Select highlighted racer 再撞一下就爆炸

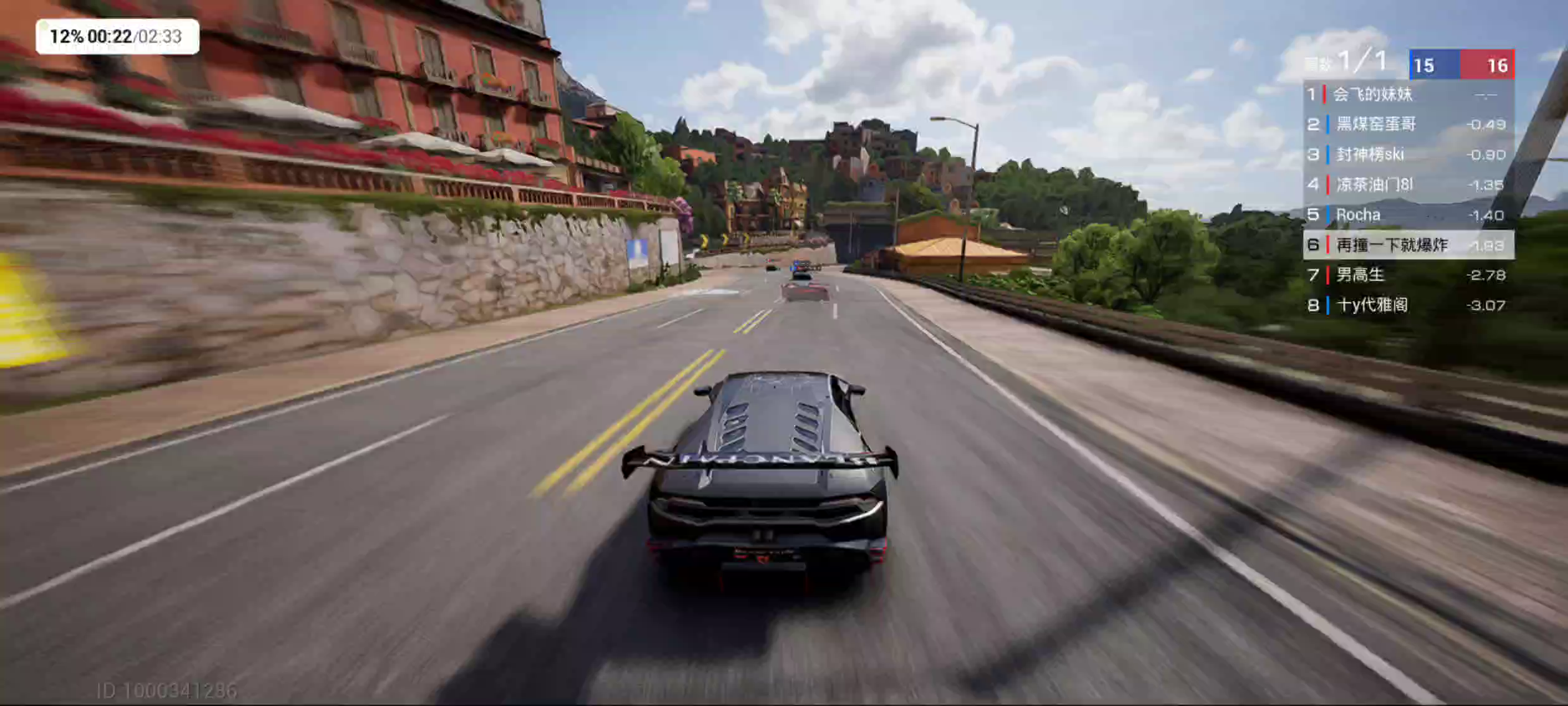point(1407,245)
